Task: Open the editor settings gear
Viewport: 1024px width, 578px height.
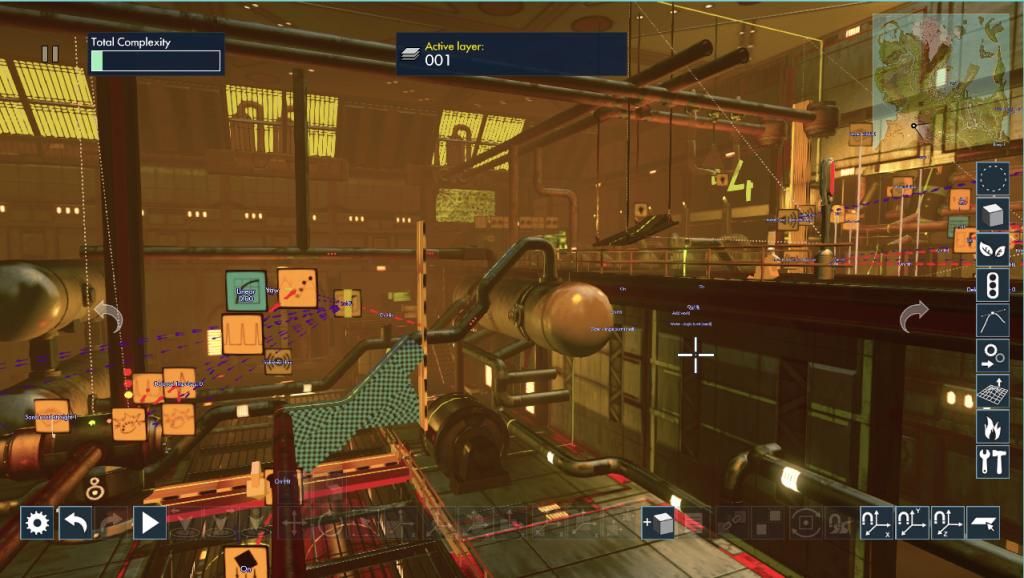Action: [37, 523]
